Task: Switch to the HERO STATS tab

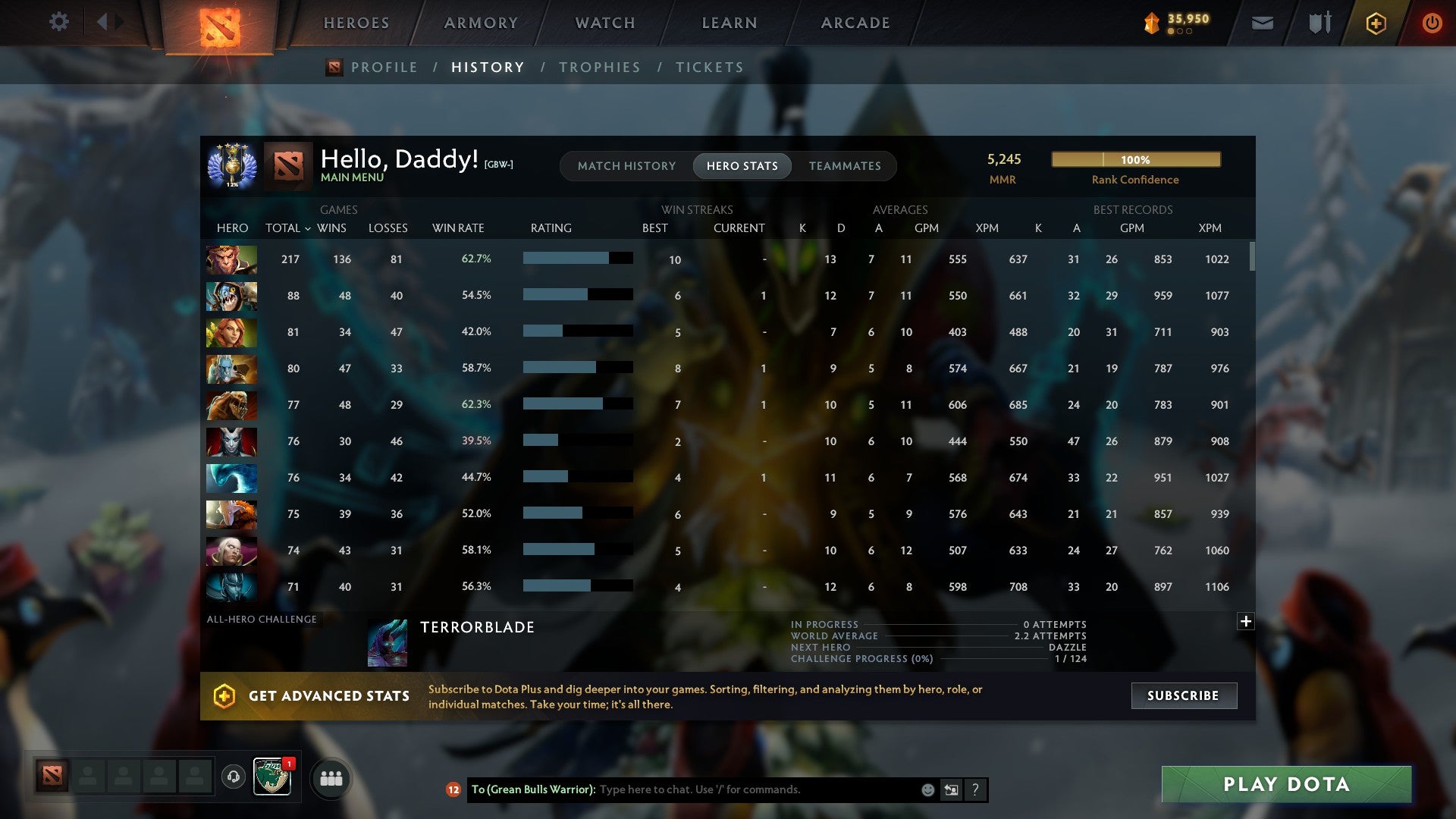Action: tap(742, 165)
